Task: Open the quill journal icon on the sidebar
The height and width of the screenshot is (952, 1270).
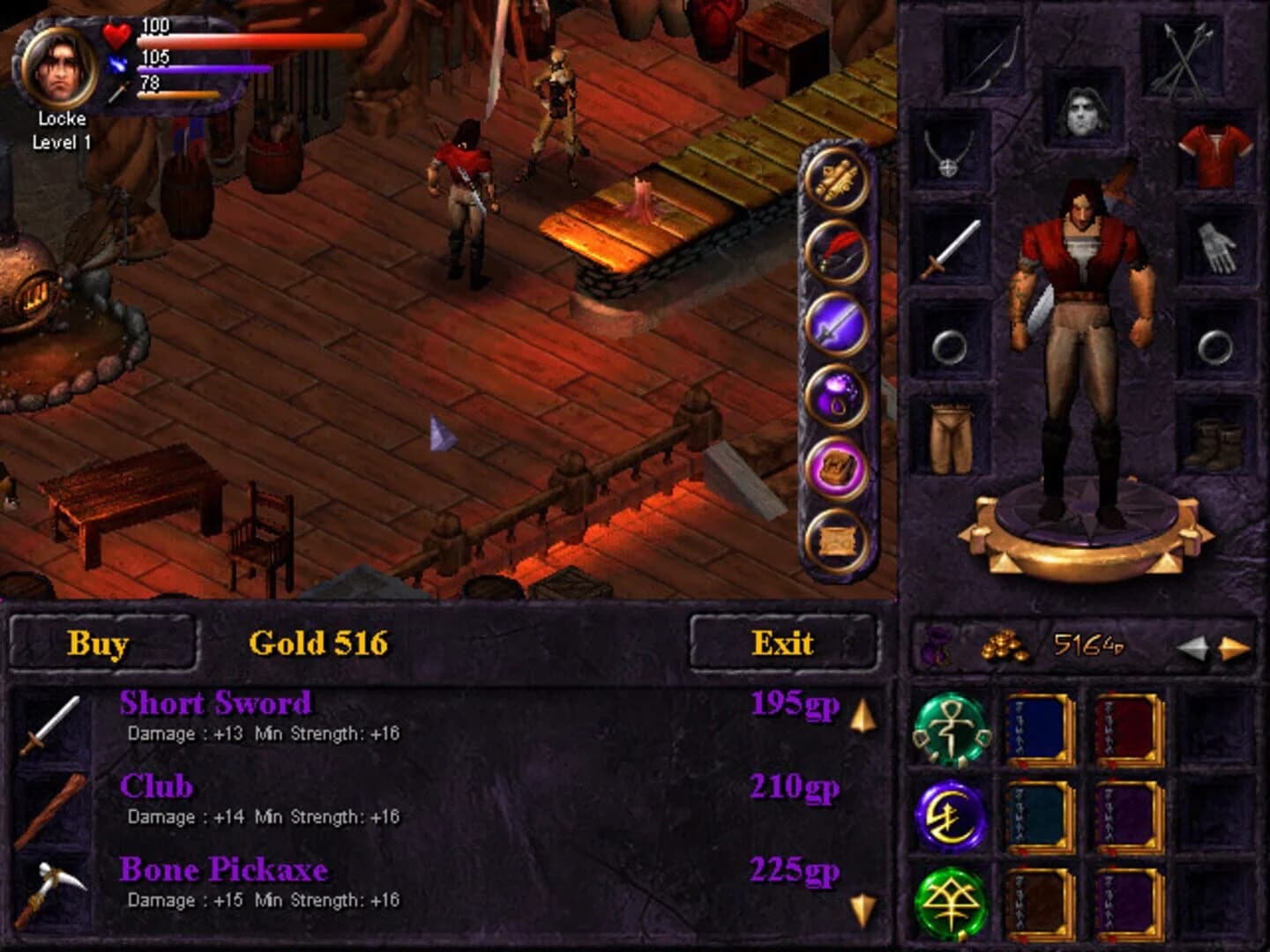Action: (x=836, y=249)
